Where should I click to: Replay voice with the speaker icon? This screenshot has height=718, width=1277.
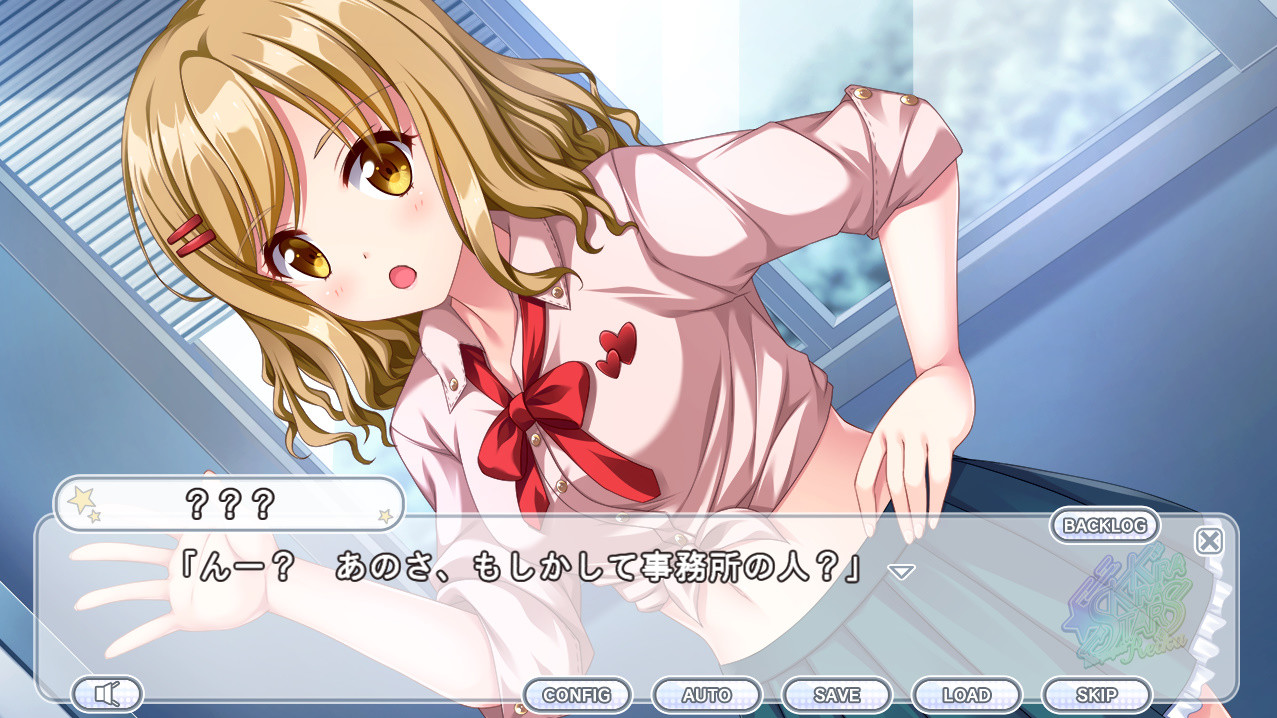click(x=107, y=693)
